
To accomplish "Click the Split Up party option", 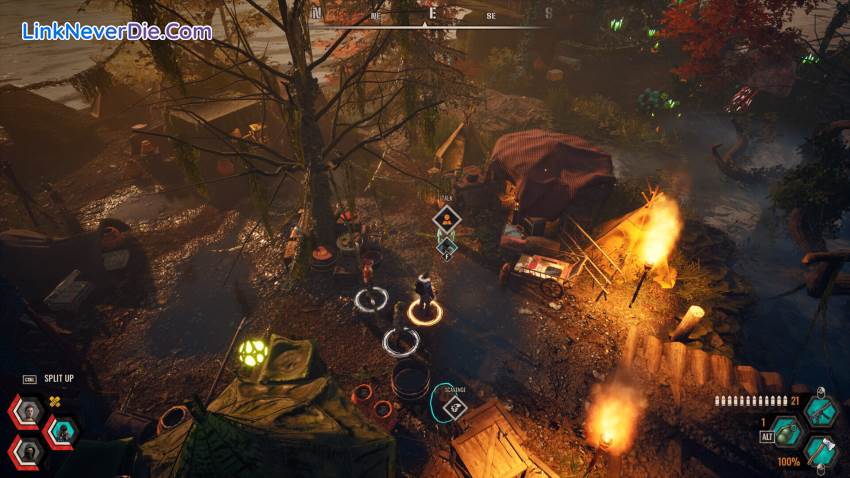I will (x=58, y=379).
